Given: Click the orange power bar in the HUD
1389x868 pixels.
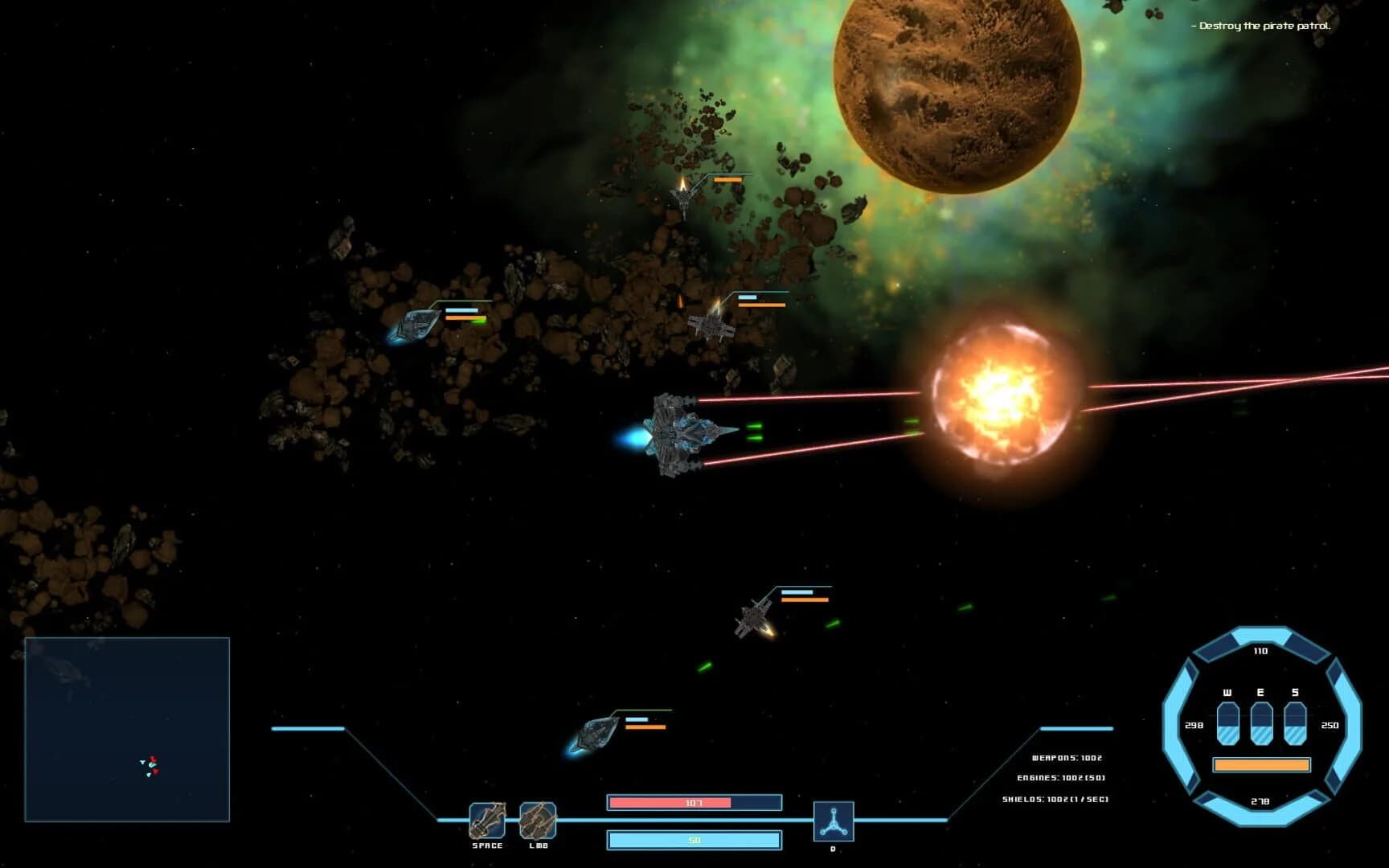Looking at the screenshot, I should tap(1260, 766).
